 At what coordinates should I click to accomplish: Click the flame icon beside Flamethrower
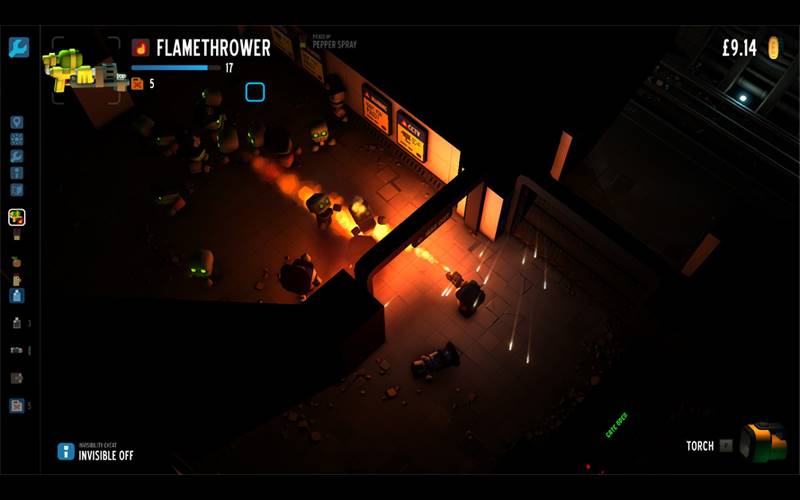141,48
